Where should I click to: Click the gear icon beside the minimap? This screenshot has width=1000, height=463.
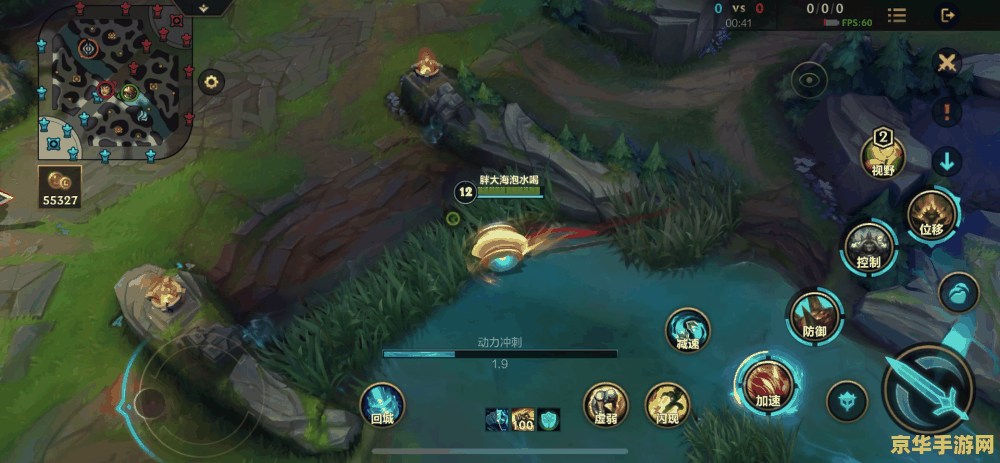point(211,82)
